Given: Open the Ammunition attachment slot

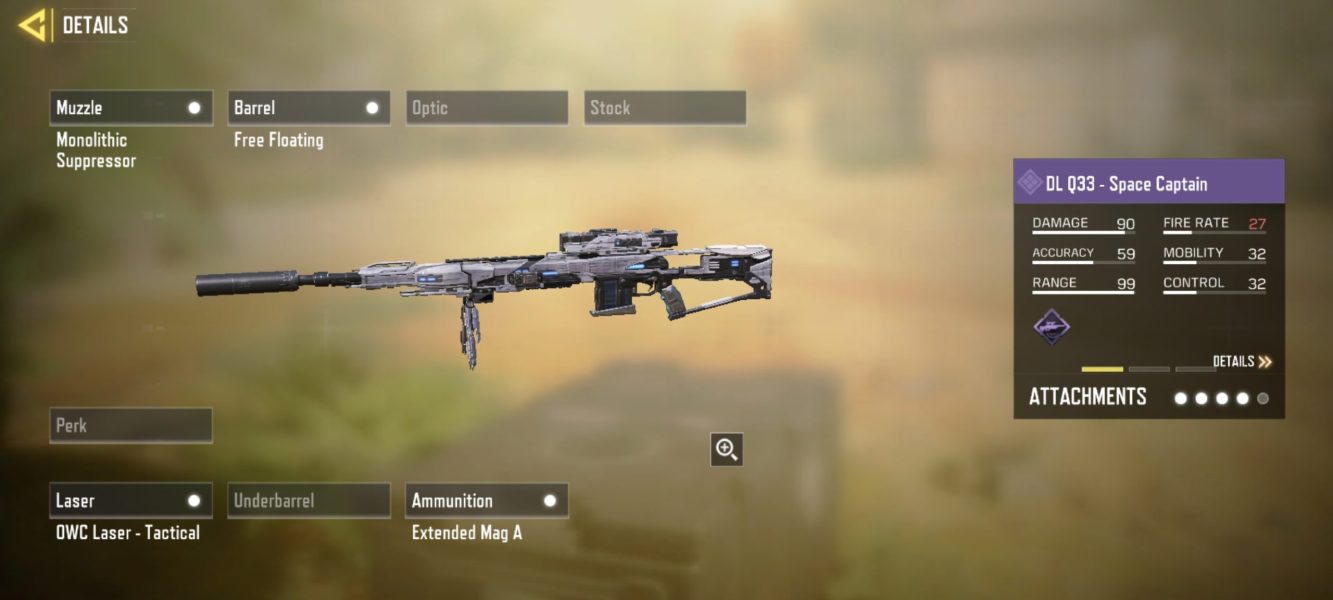Looking at the screenshot, I should pyautogui.click(x=487, y=501).
